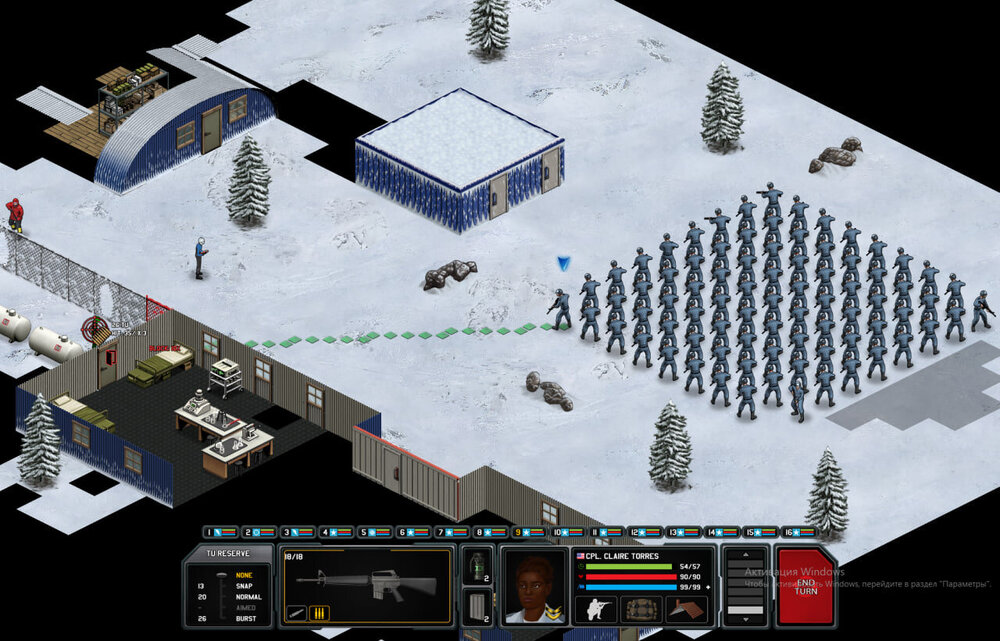The image size is (1000, 641).
Task: Go up one level with the up arrow
Action: tap(745, 555)
